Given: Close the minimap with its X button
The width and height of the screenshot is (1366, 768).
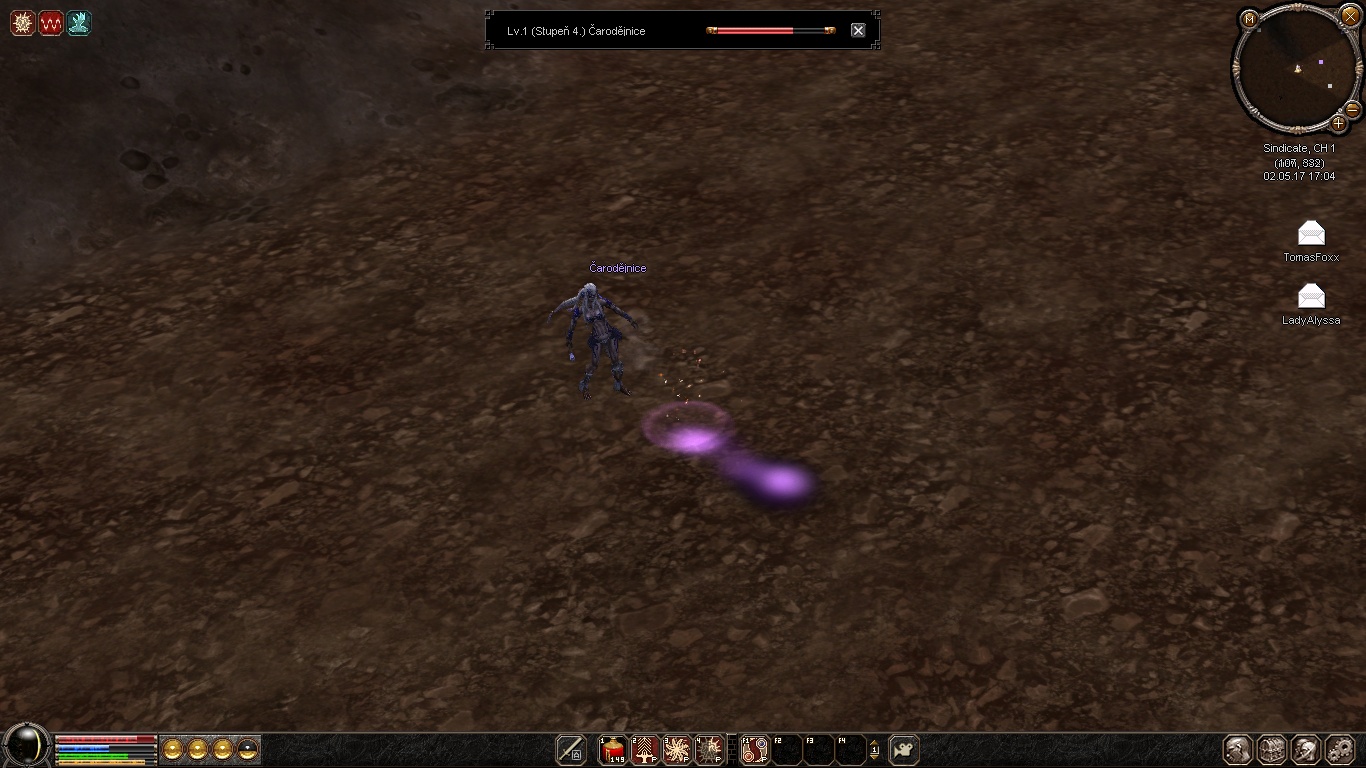Looking at the screenshot, I should coord(1350,15).
